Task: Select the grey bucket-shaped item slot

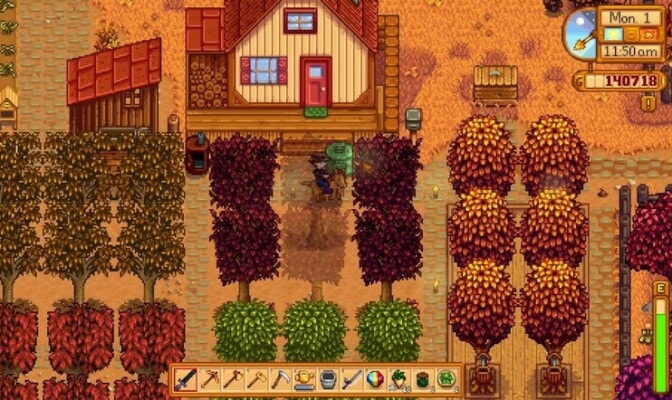Action: tap(328, 380)
